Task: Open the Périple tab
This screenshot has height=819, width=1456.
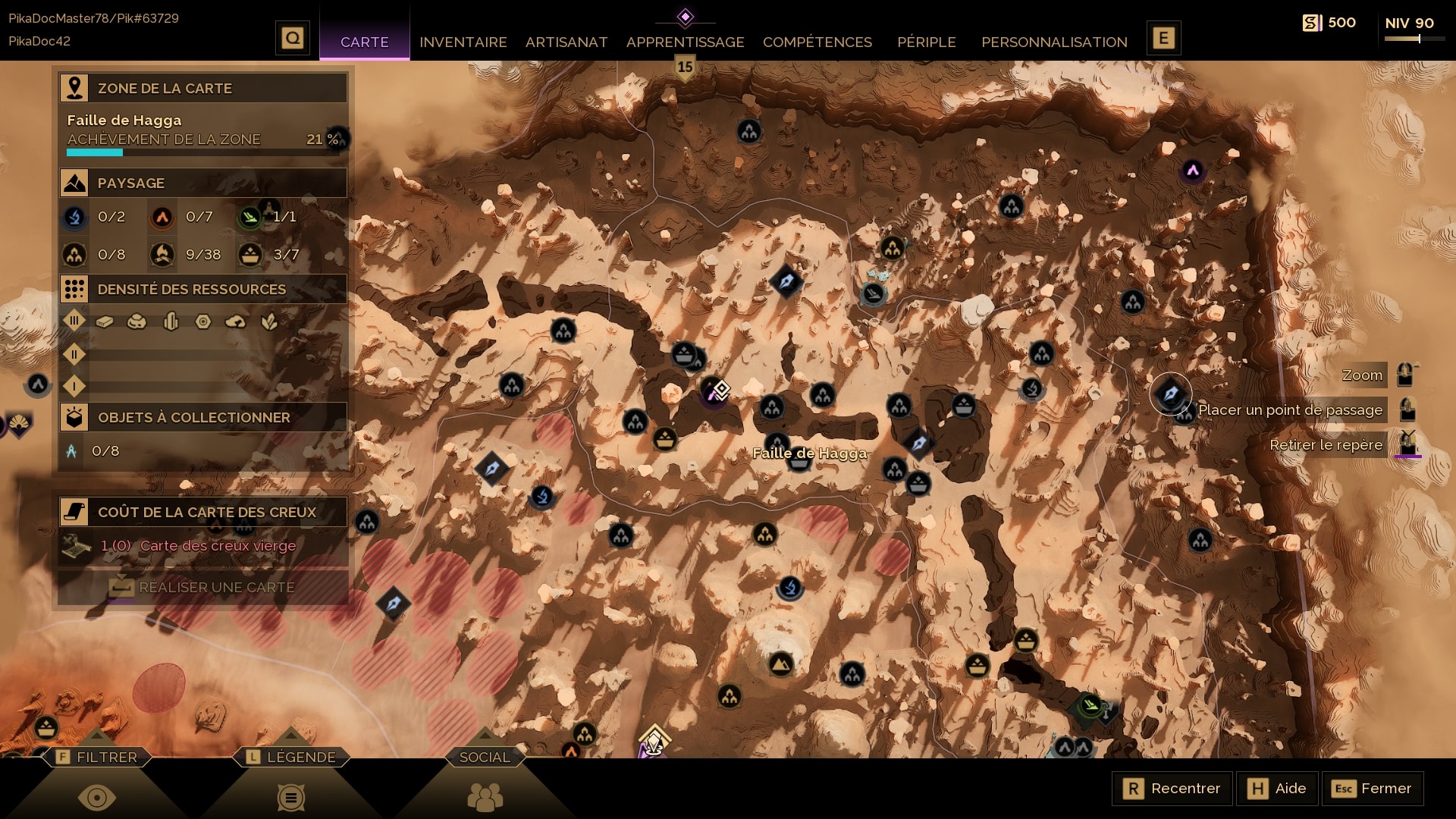Action: tap(926, 42)
